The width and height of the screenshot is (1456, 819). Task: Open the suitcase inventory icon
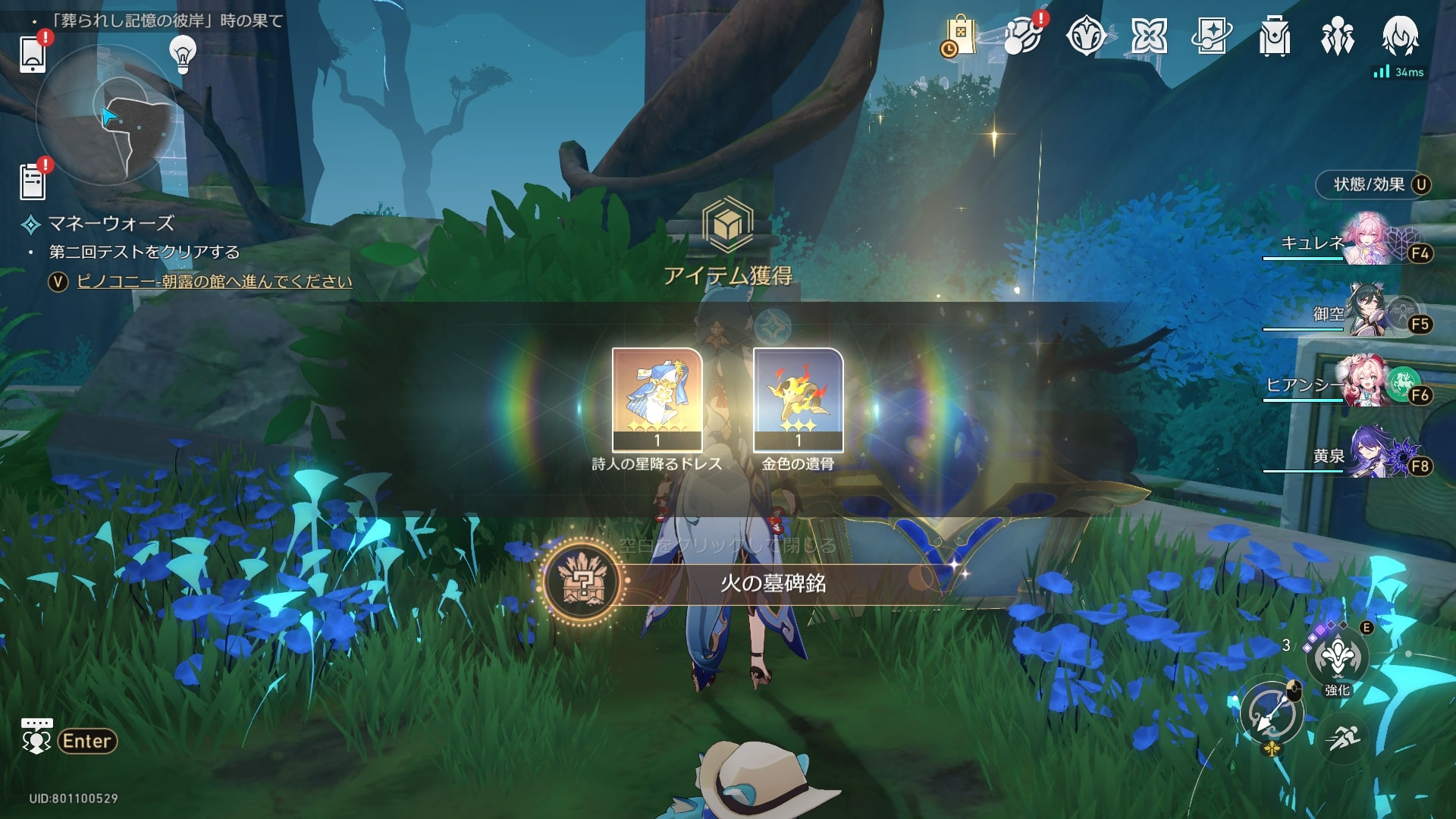tap(1274, 36)
